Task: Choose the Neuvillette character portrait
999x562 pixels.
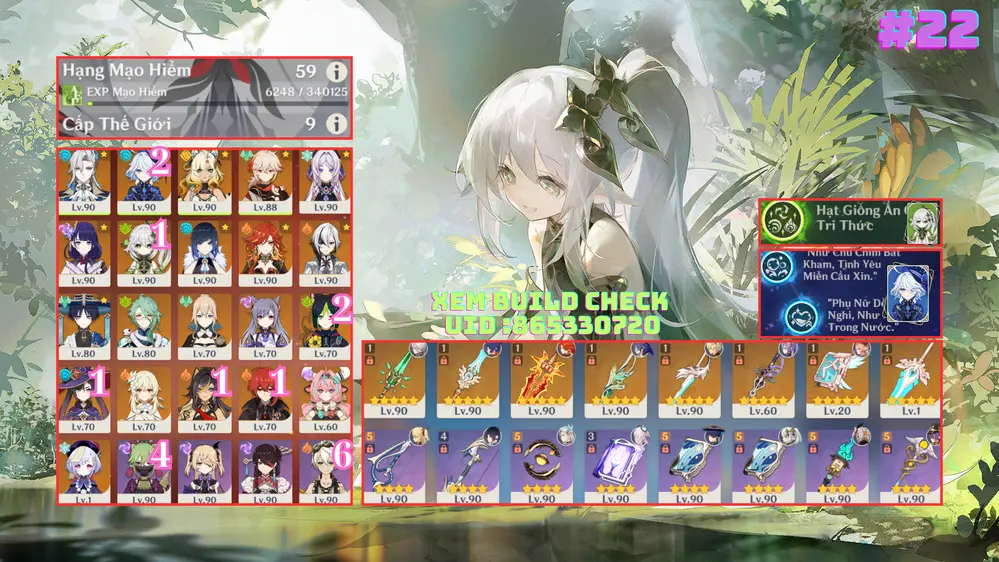Action: click(84, 181)
